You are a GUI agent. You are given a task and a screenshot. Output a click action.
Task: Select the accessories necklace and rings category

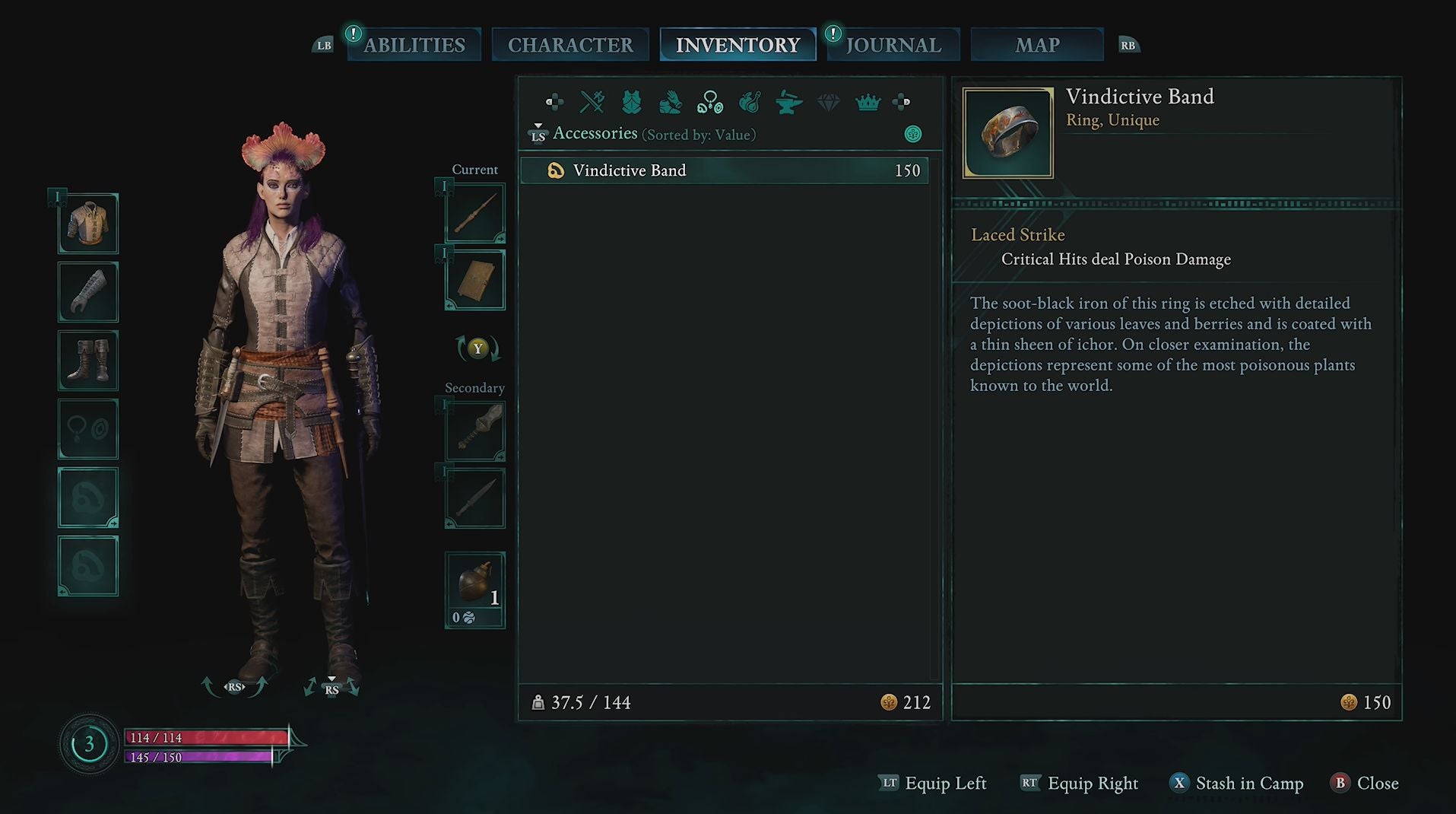pos(710,102)
